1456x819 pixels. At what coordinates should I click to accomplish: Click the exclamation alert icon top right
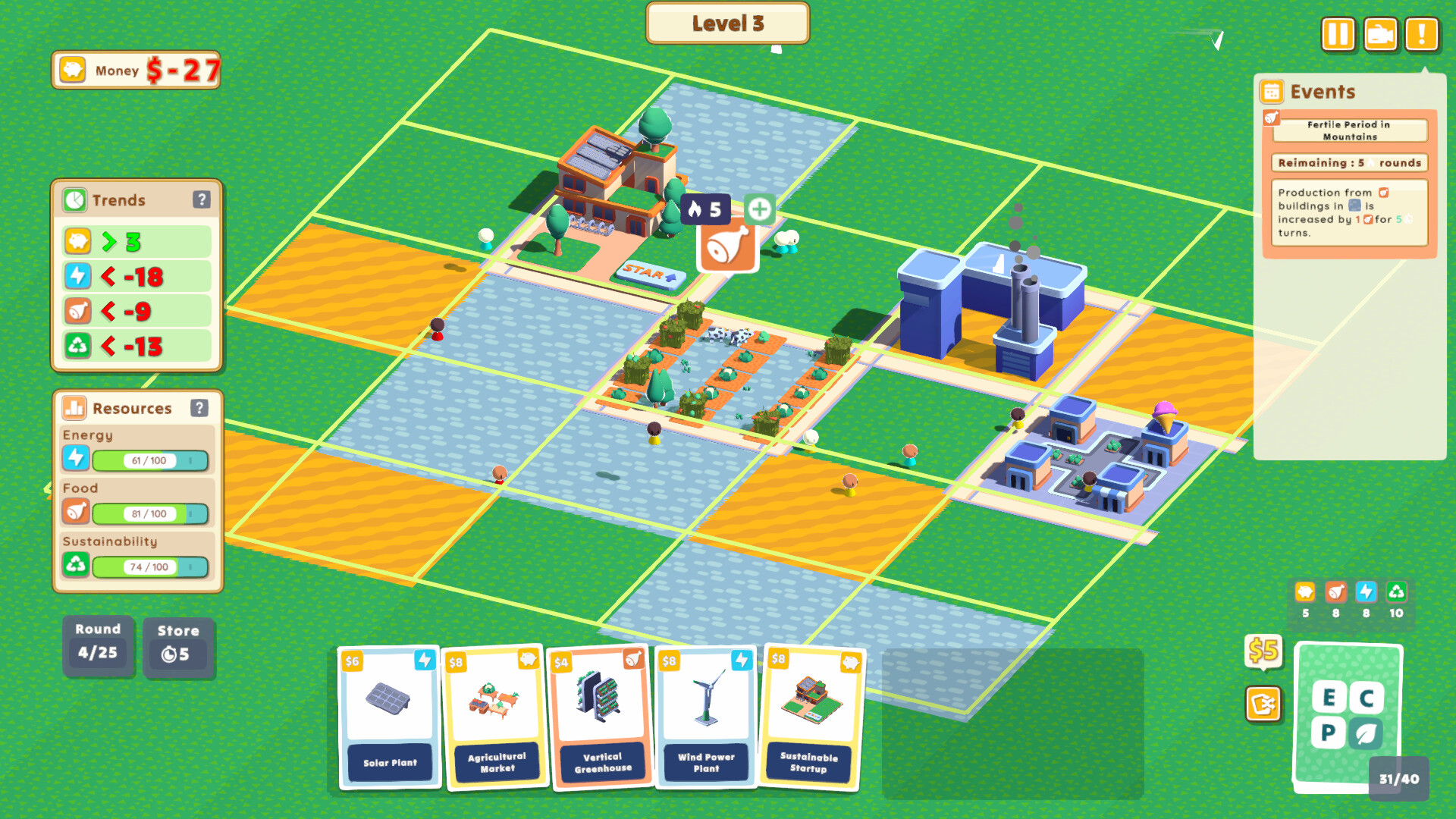[1423, 34]
